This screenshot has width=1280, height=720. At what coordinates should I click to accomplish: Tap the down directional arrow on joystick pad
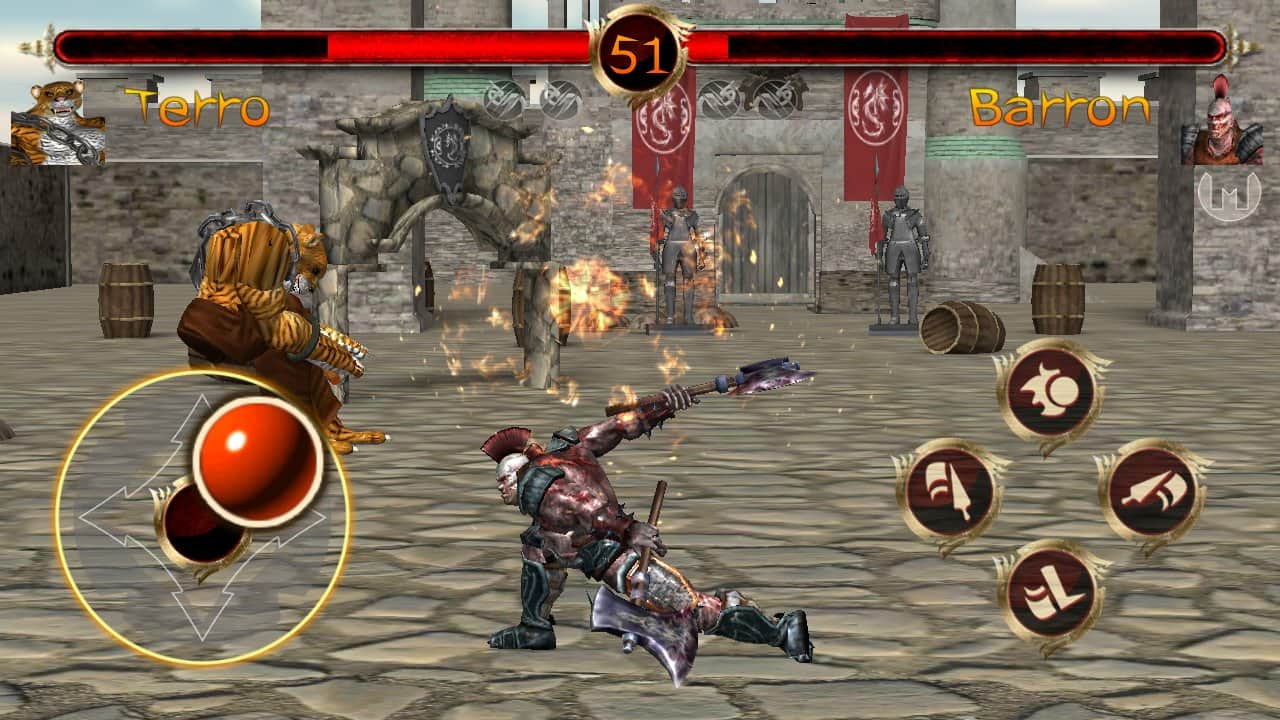pos(200,610)
